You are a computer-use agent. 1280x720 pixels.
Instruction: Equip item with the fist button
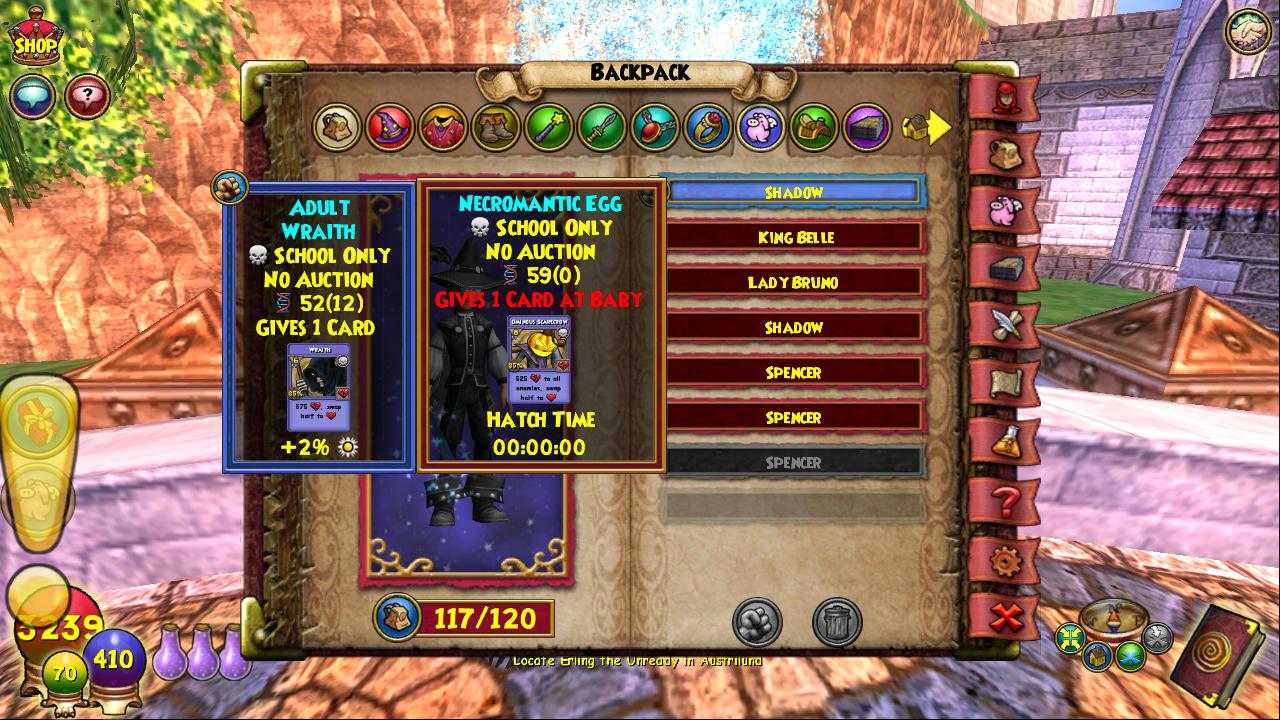(x=757, y=622)
